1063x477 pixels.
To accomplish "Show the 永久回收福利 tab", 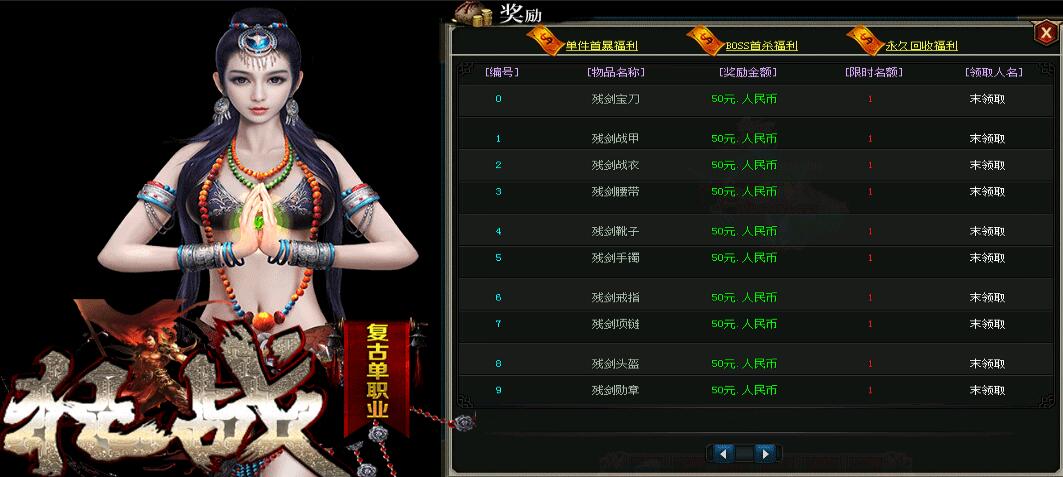I will (921, 45).
